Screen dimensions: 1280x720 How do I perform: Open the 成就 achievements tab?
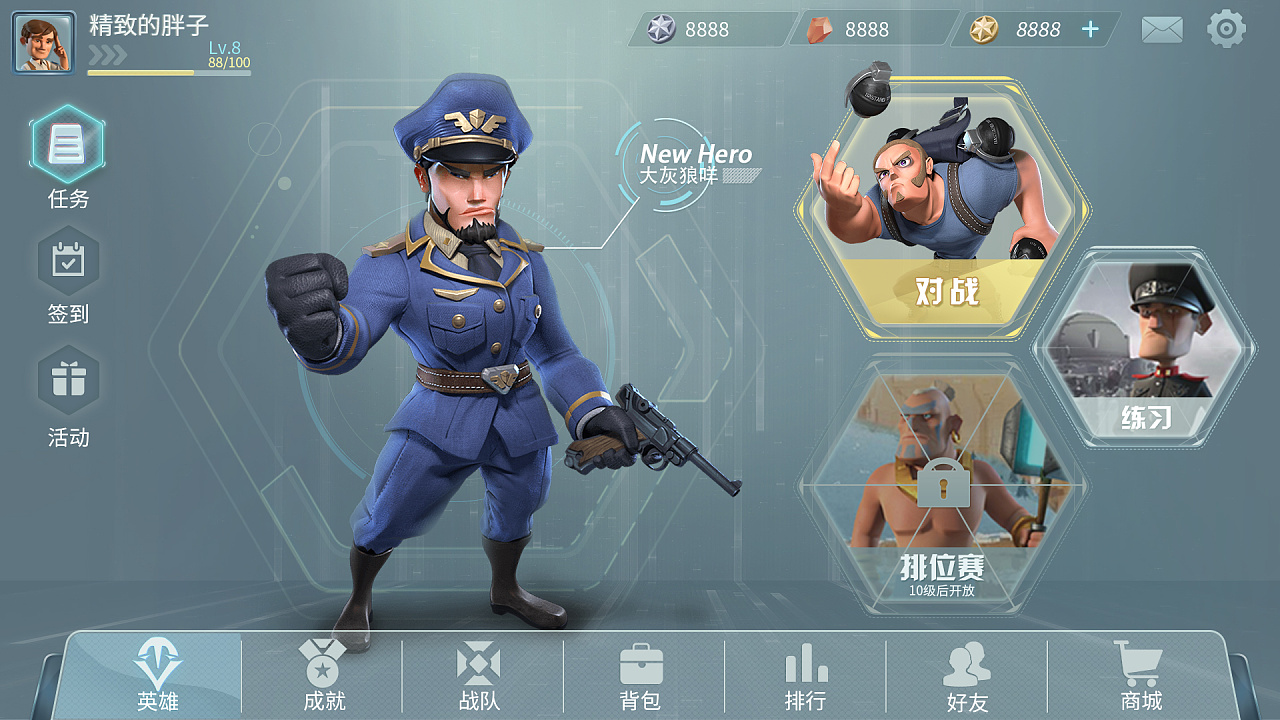click(323, 675)
